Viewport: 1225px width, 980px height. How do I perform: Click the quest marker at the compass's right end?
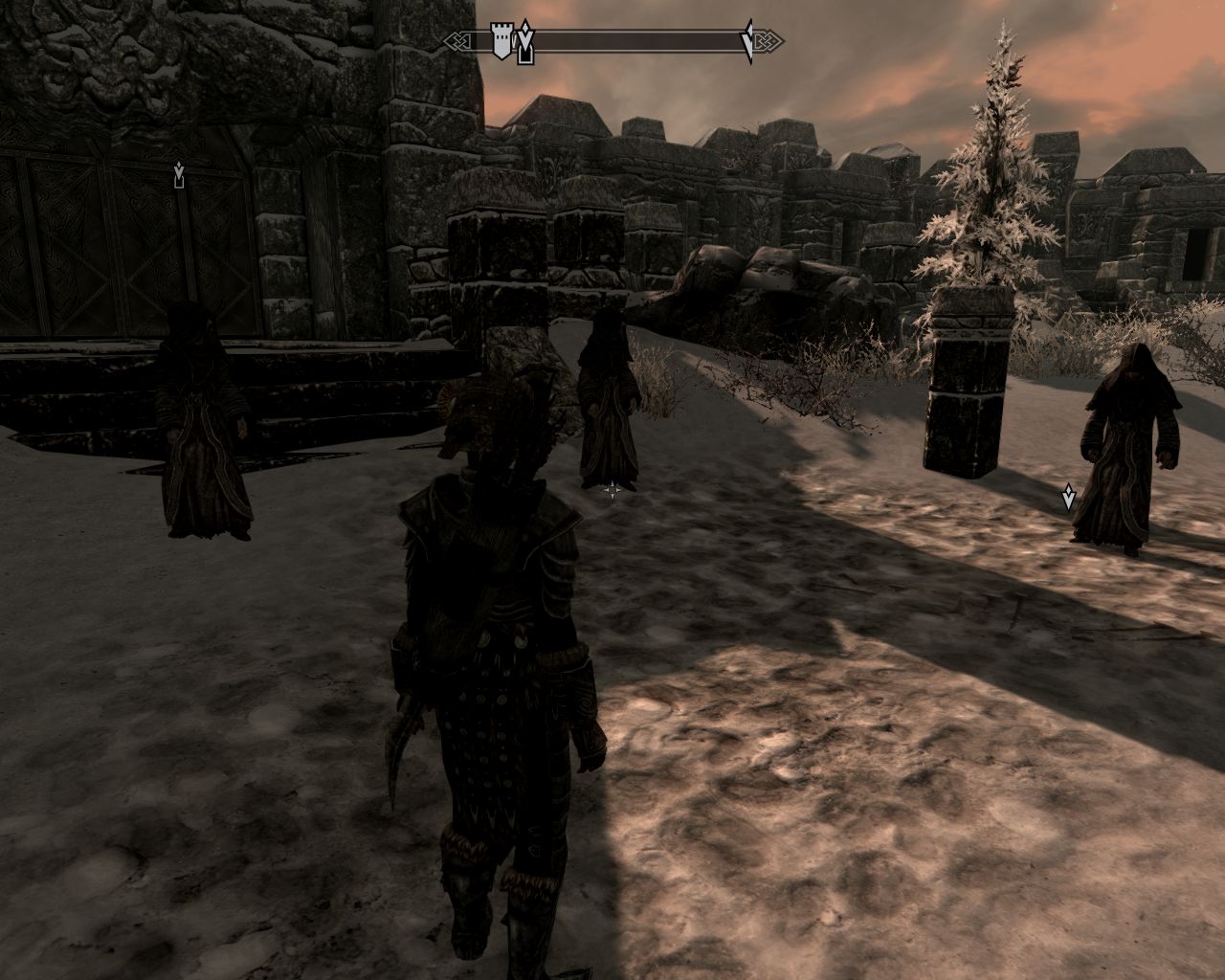(x=749, y=42)
